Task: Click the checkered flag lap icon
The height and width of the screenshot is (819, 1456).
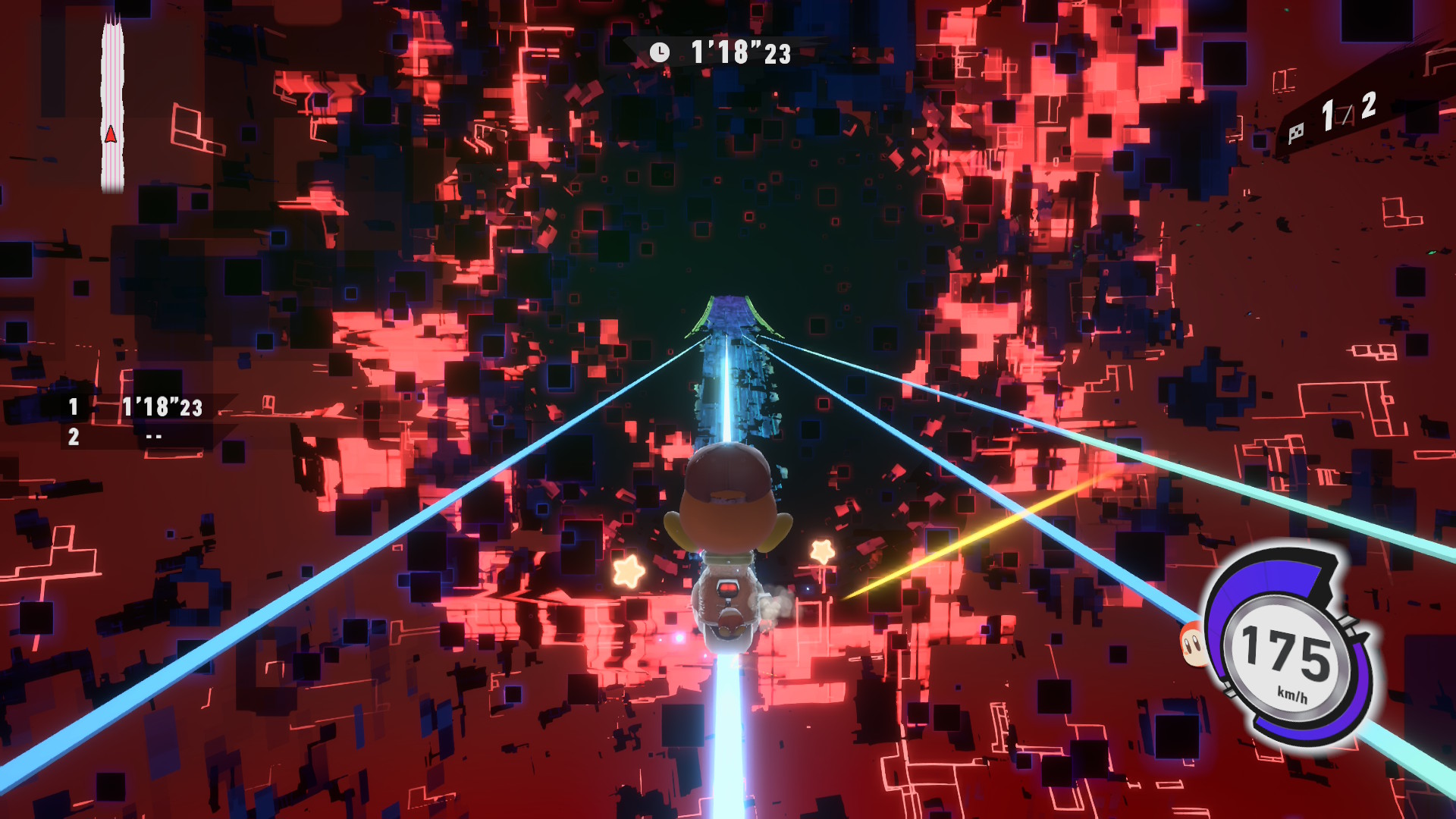Action: coord(1296,133)
